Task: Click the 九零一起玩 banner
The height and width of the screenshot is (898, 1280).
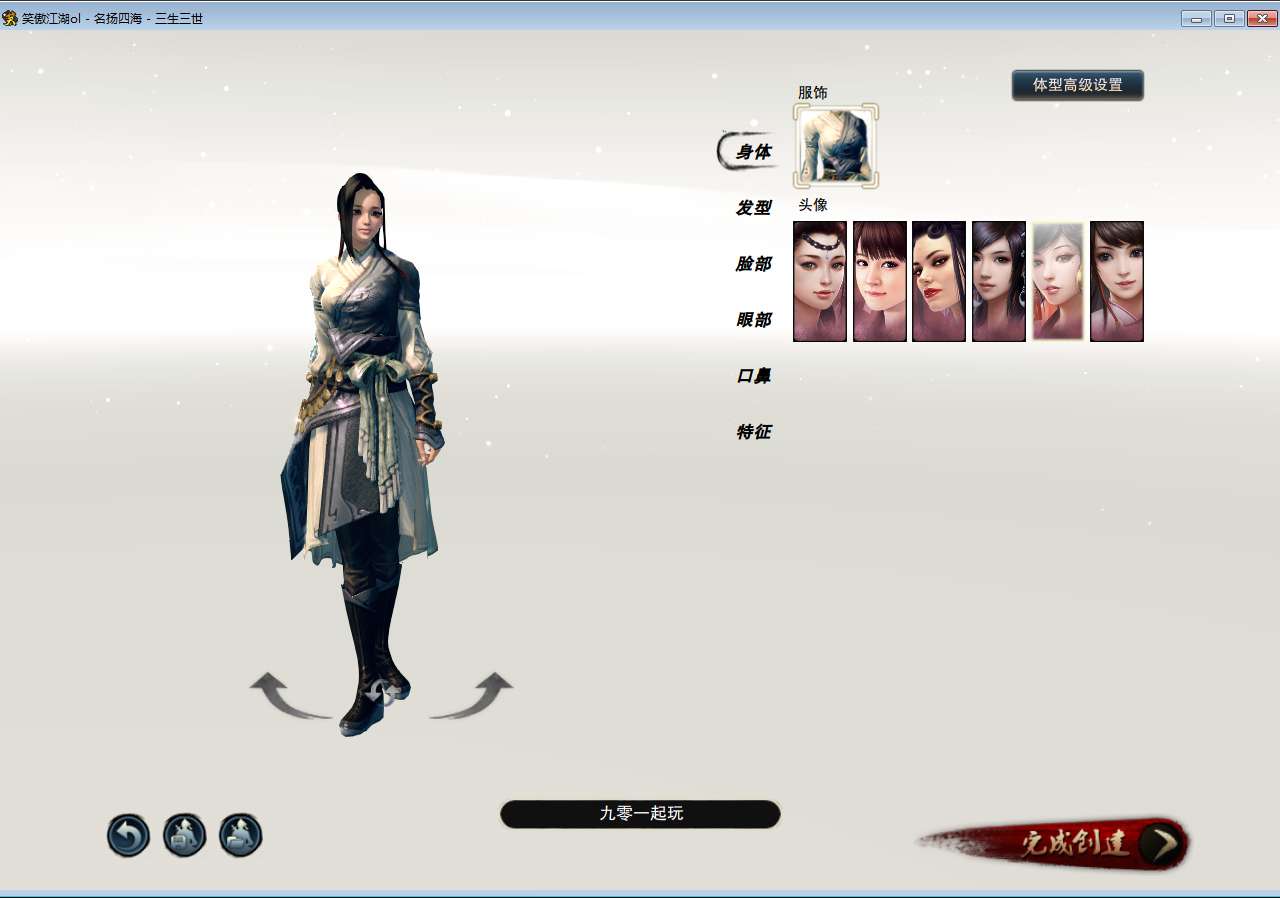Action: coord(640,814)
